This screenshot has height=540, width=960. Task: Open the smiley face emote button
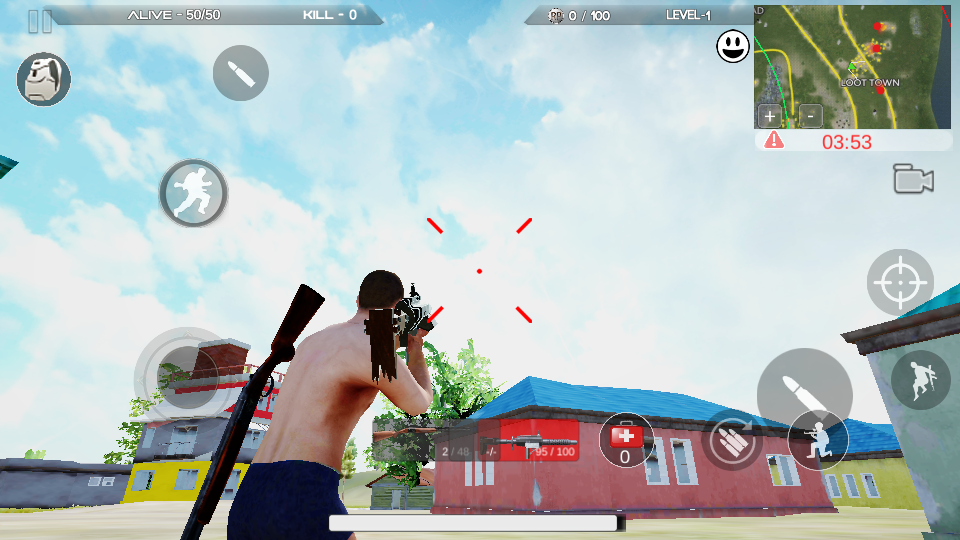(733, 46)
